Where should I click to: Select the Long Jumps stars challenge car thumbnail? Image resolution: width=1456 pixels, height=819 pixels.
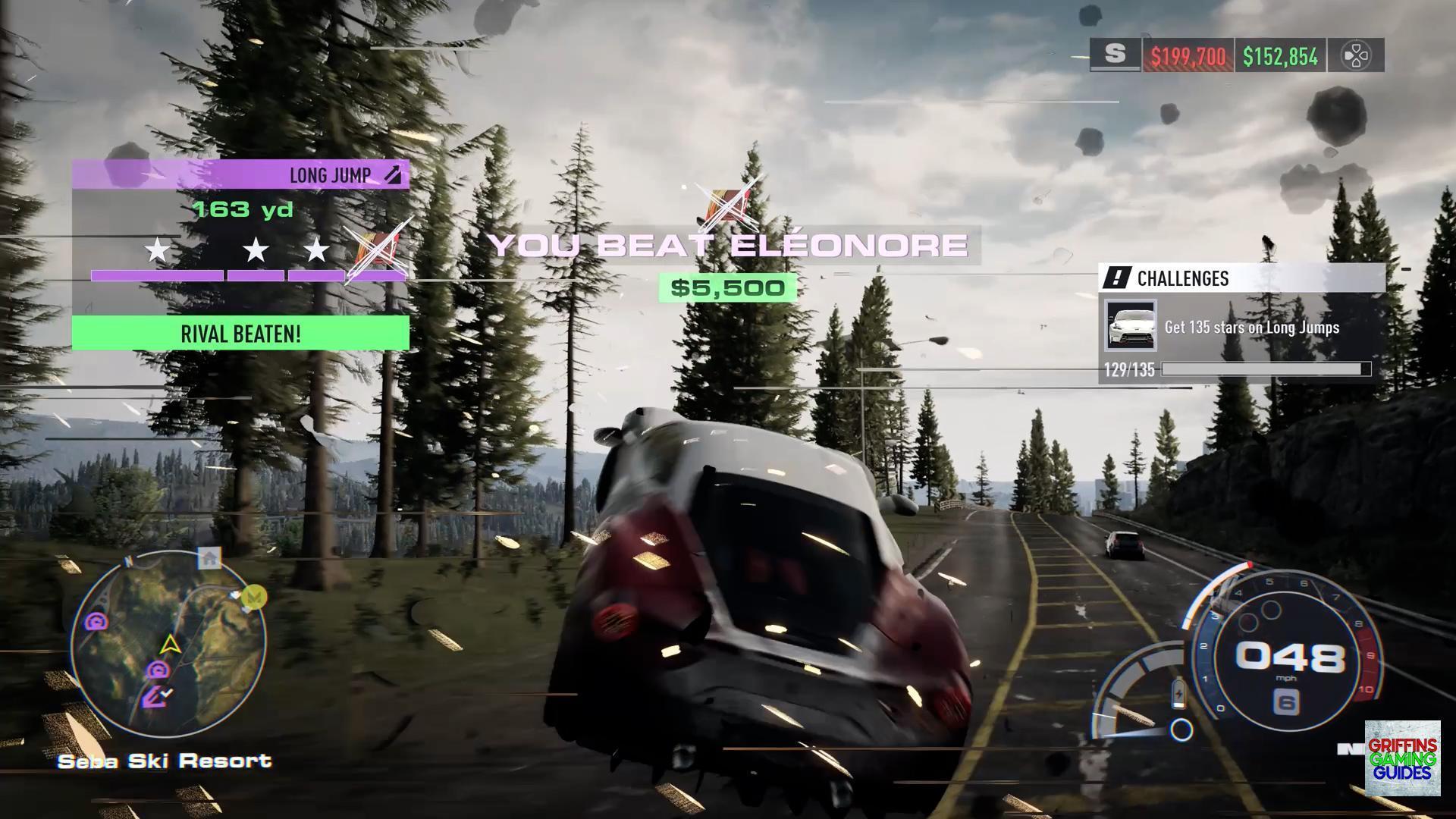[1130, 326]
